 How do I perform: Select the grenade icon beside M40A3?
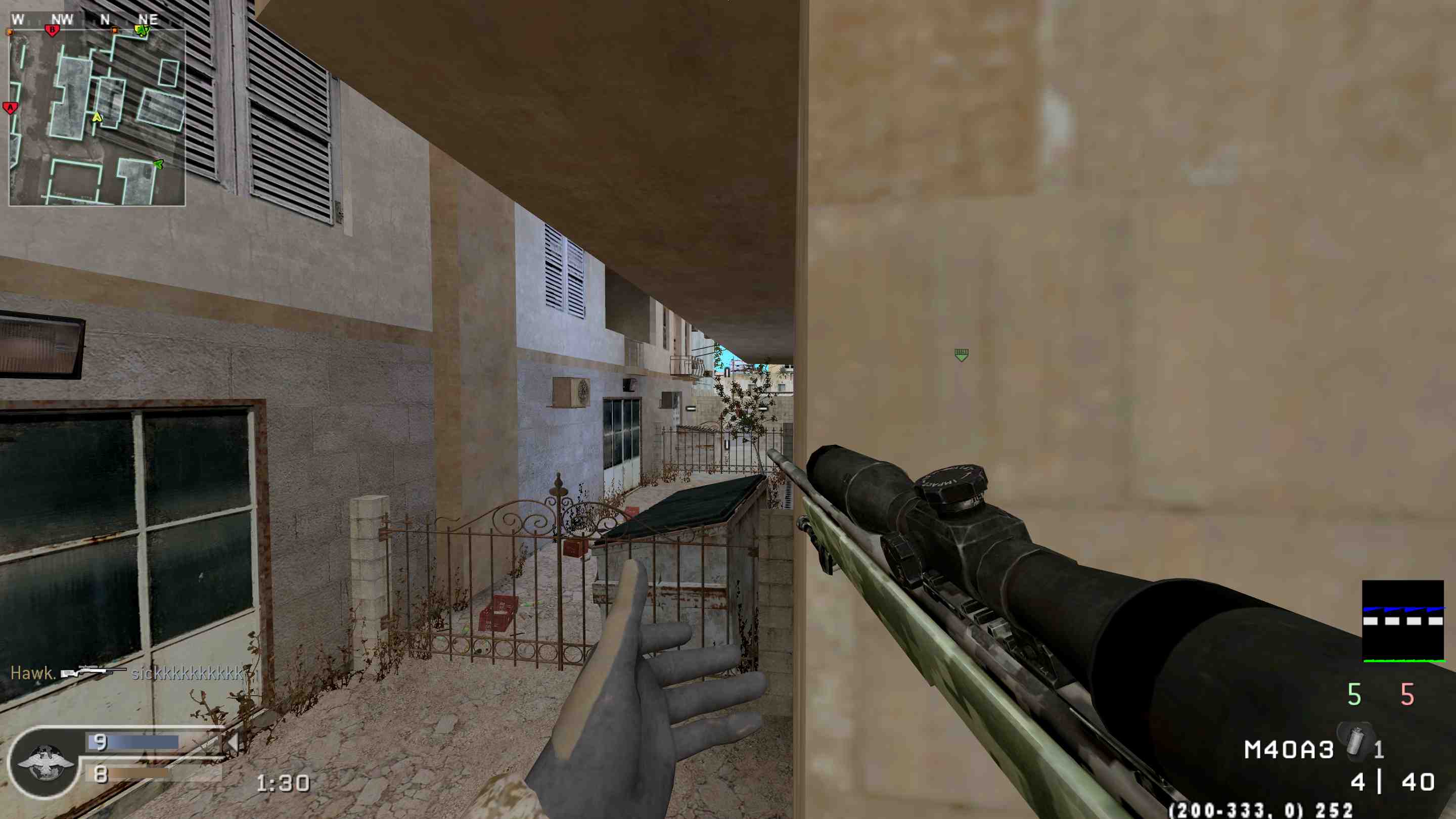(1356, 741)
